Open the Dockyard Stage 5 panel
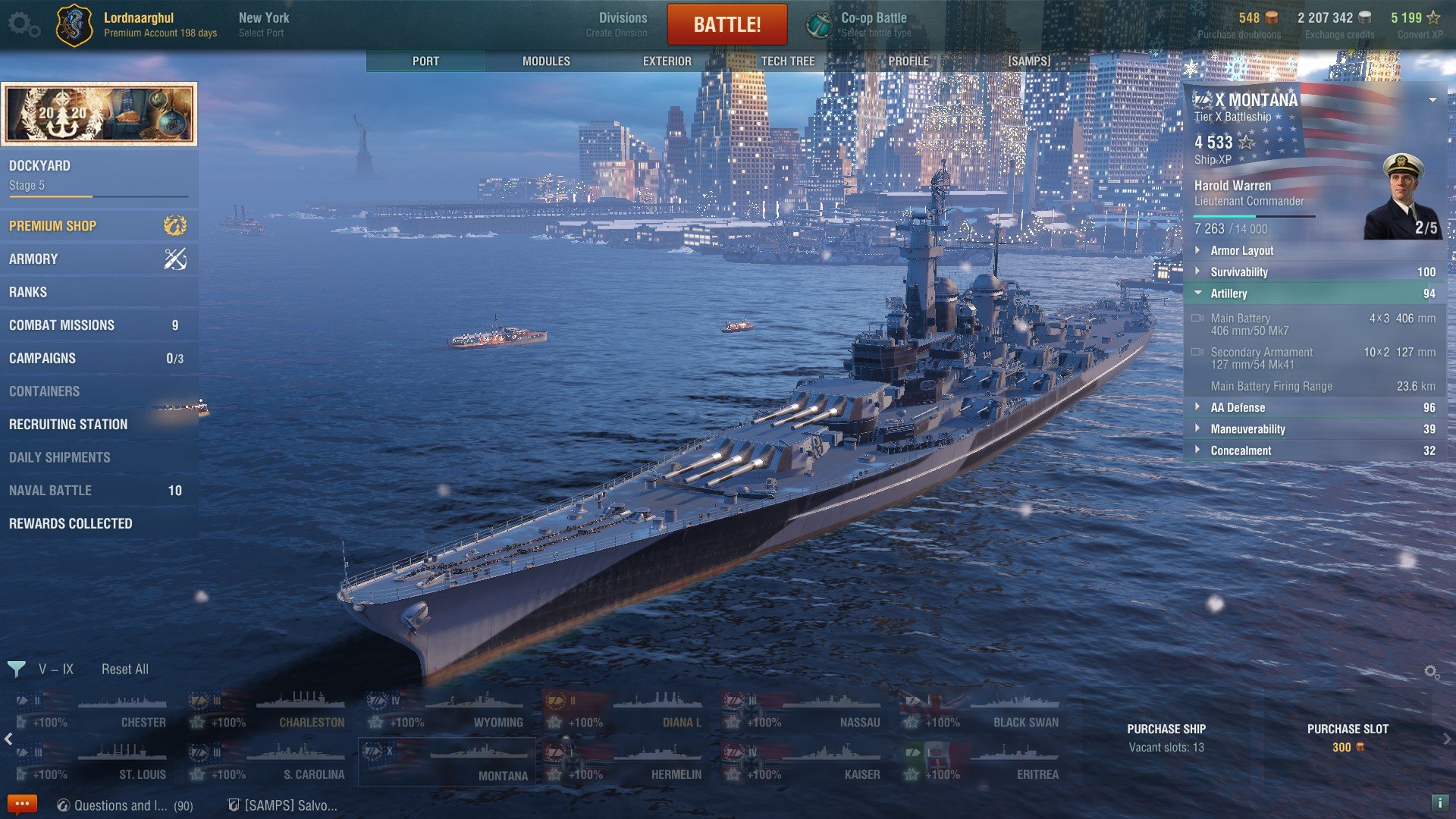The height and width of the screenshot is (819, 1456). click(99, 176)
